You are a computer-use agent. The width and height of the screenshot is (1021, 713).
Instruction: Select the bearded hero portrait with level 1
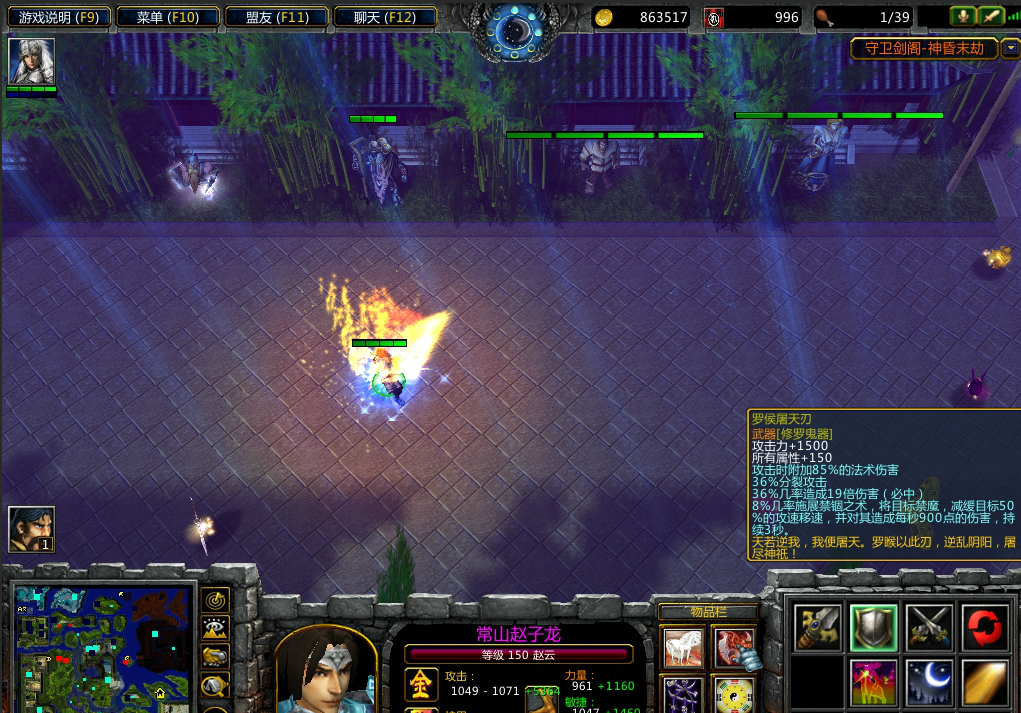pyautogui.click(x=31, y=529)
